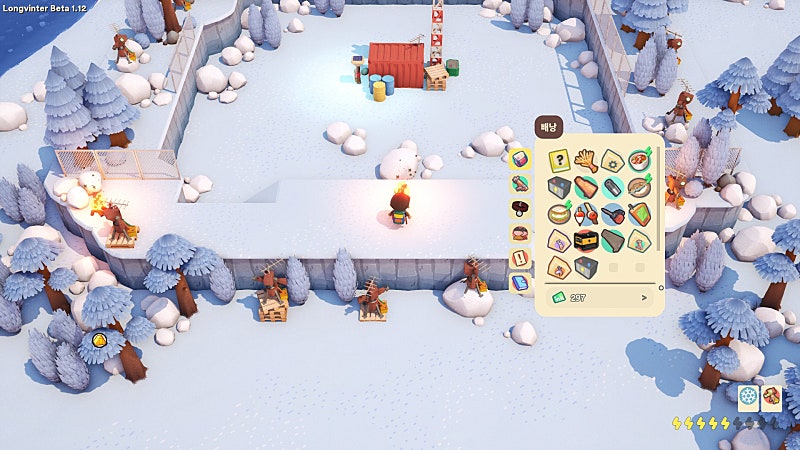The width and height of the screenshot is (800, 450).
Task: Switch to the character face tab
Action: pyautogui.click(x=520, y=234)
